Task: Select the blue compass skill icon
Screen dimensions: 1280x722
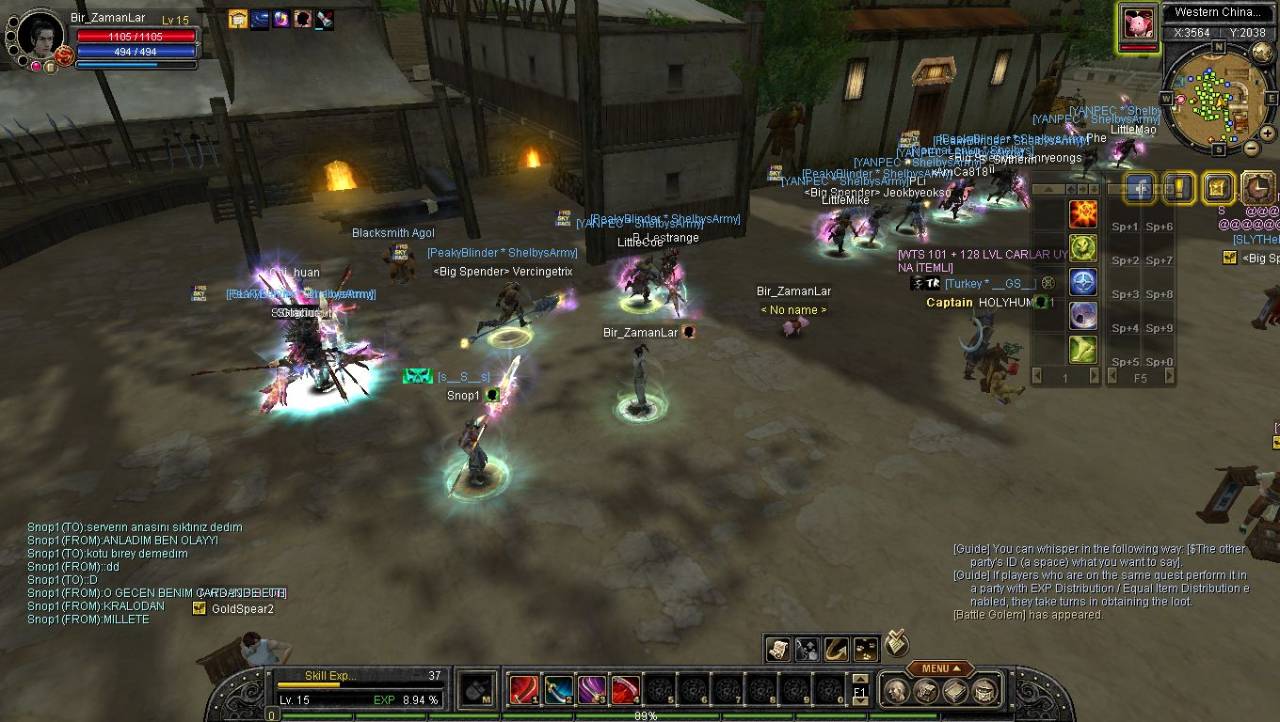Action: [1083, 282]
